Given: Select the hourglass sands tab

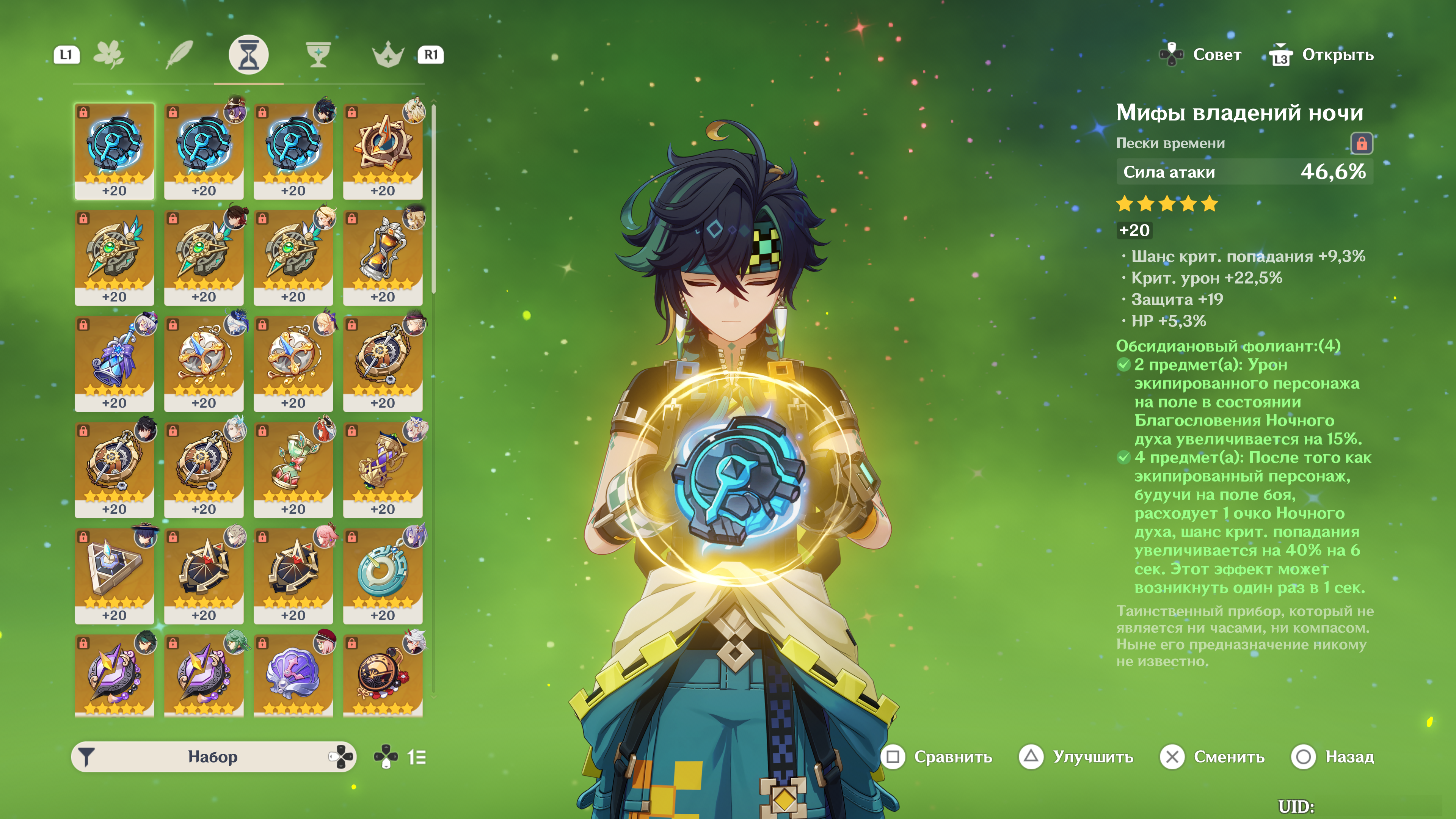Looking at the screenshot, I should [x=248, y=55].
